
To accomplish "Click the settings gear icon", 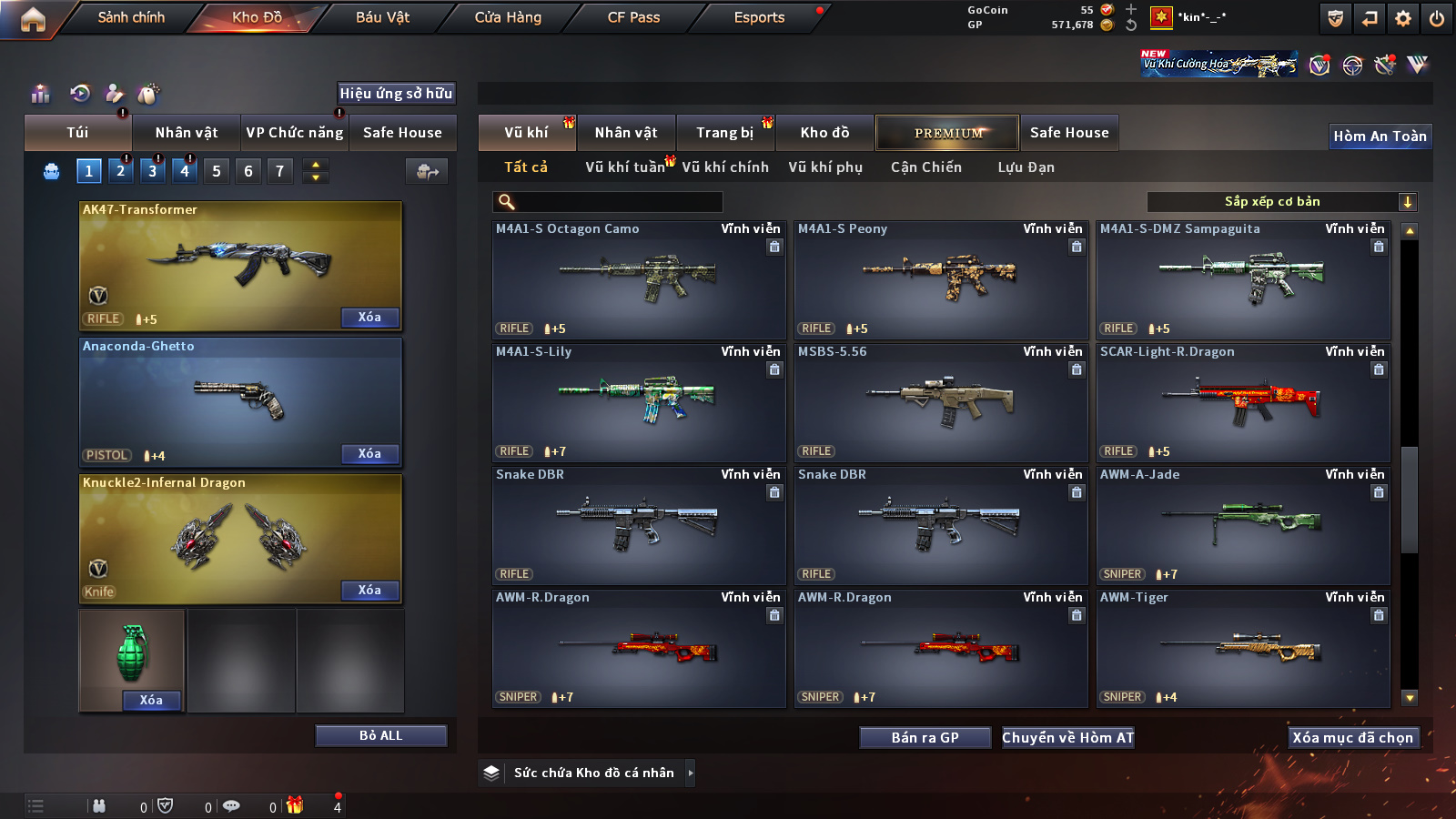I will [1403, 18].
